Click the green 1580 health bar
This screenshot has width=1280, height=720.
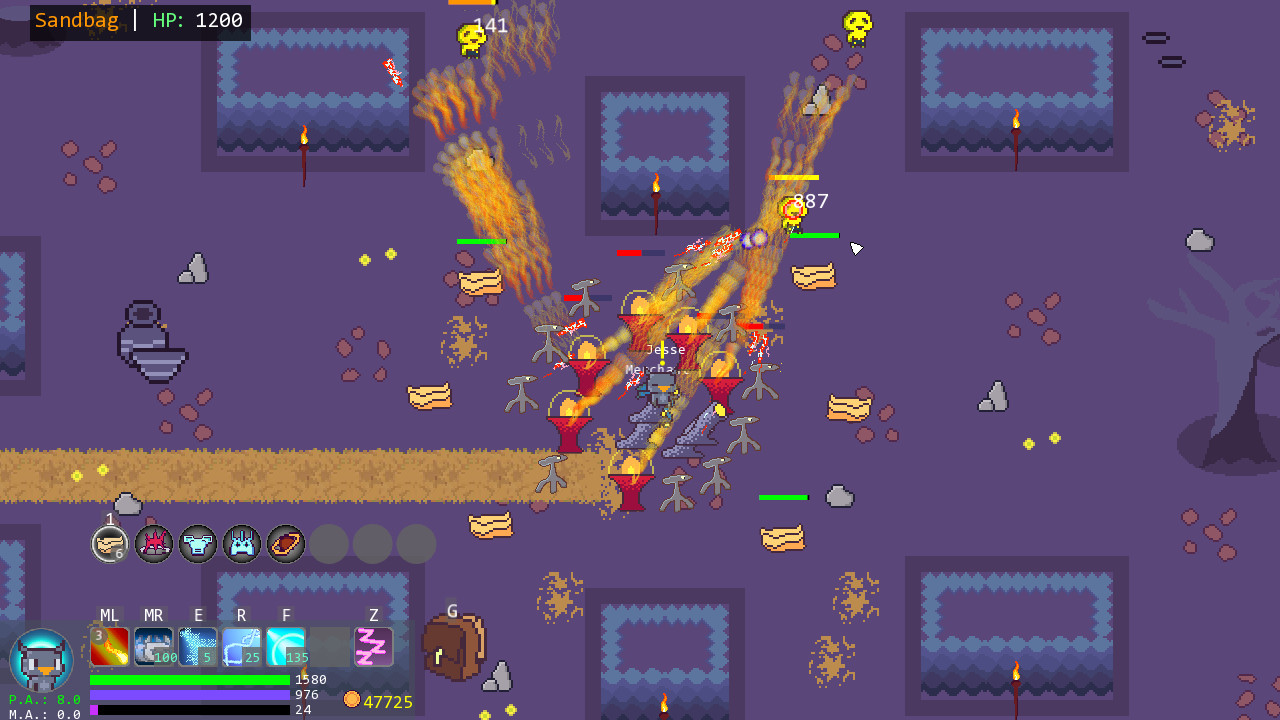[x=190, y=678]
